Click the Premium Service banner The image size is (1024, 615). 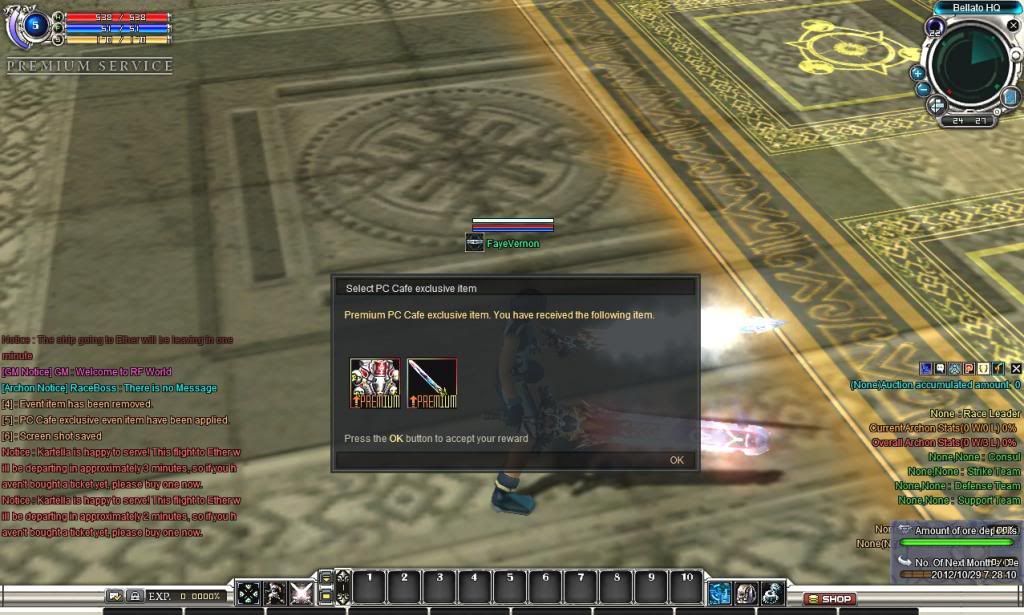click(x=89, y=66)
